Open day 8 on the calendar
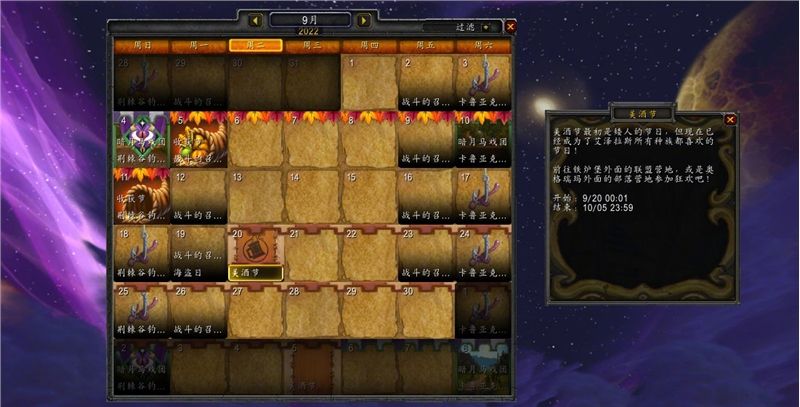800x407 pixels. [x=369, y=139]
